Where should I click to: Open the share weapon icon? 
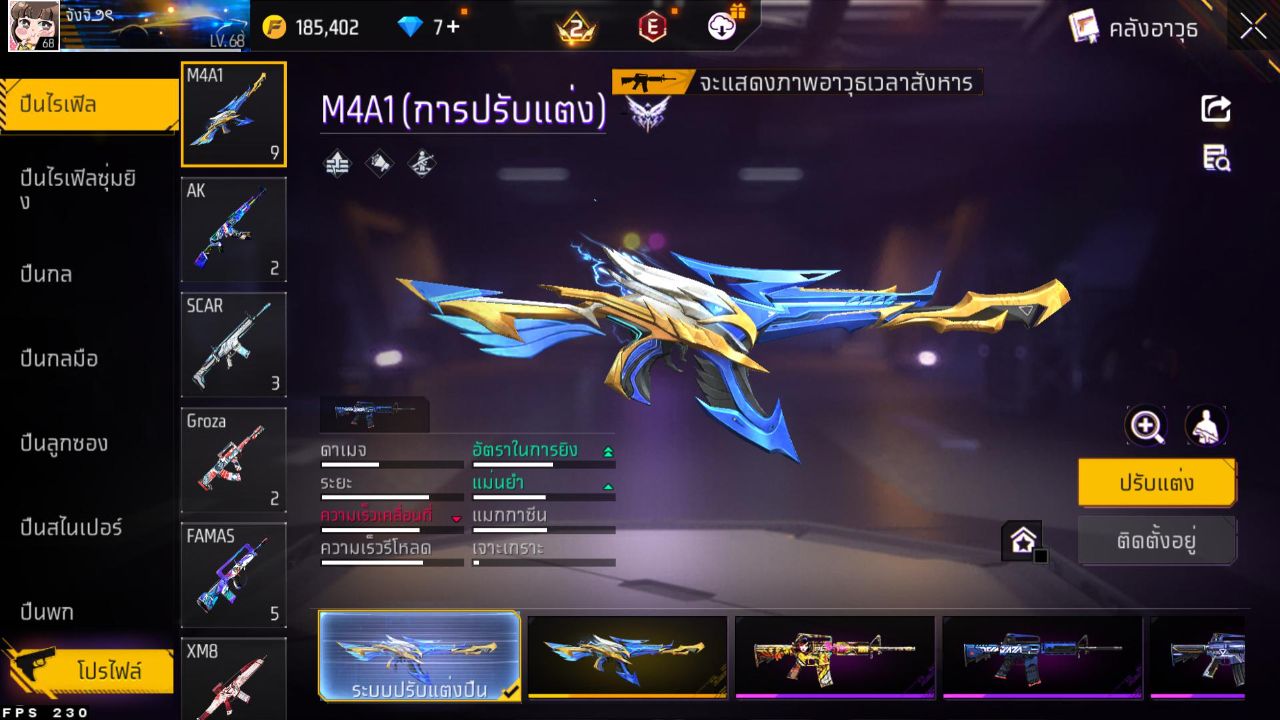(1214, 110)
